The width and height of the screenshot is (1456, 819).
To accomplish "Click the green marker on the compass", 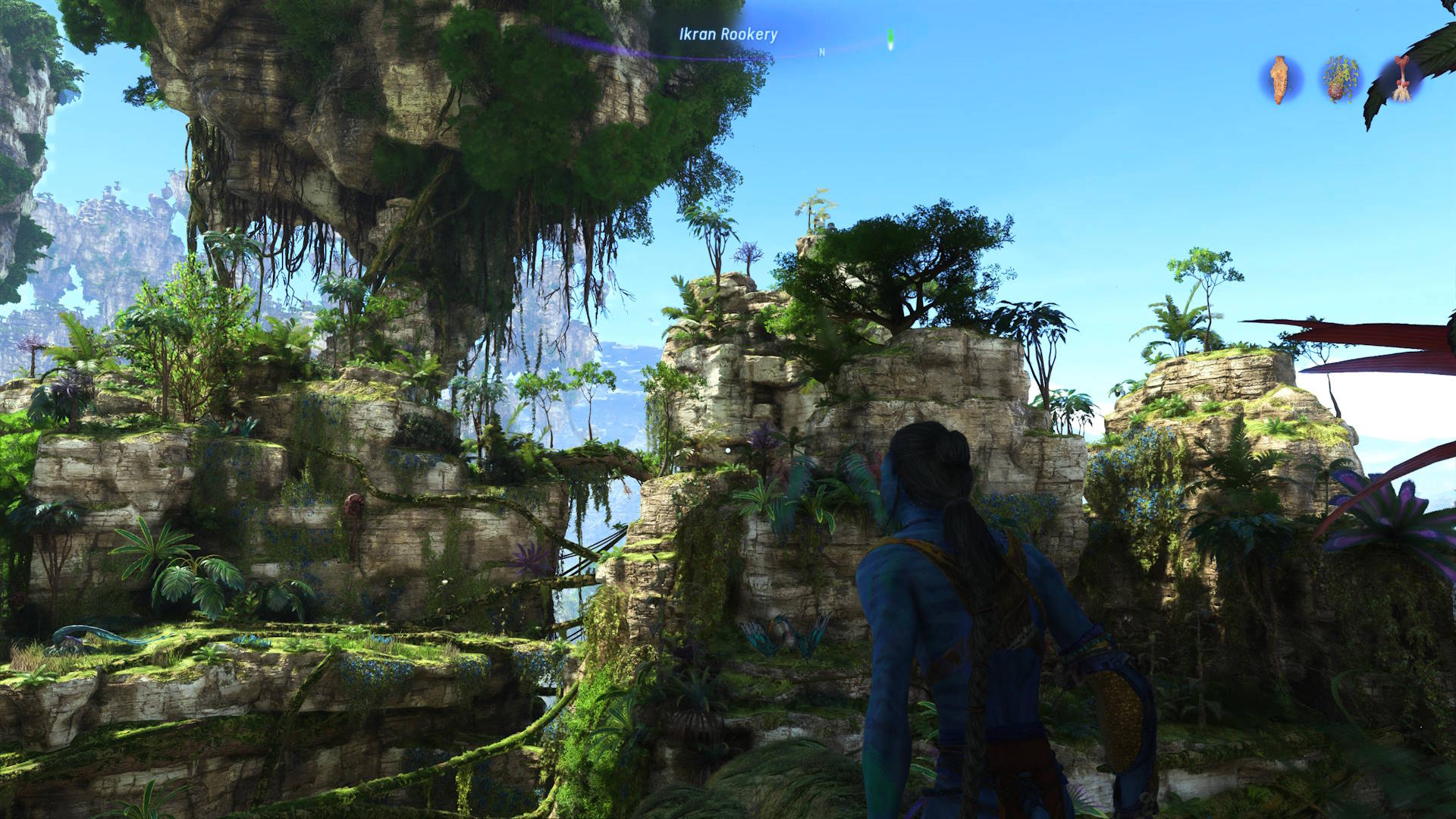I will click(x=891, y=39).
